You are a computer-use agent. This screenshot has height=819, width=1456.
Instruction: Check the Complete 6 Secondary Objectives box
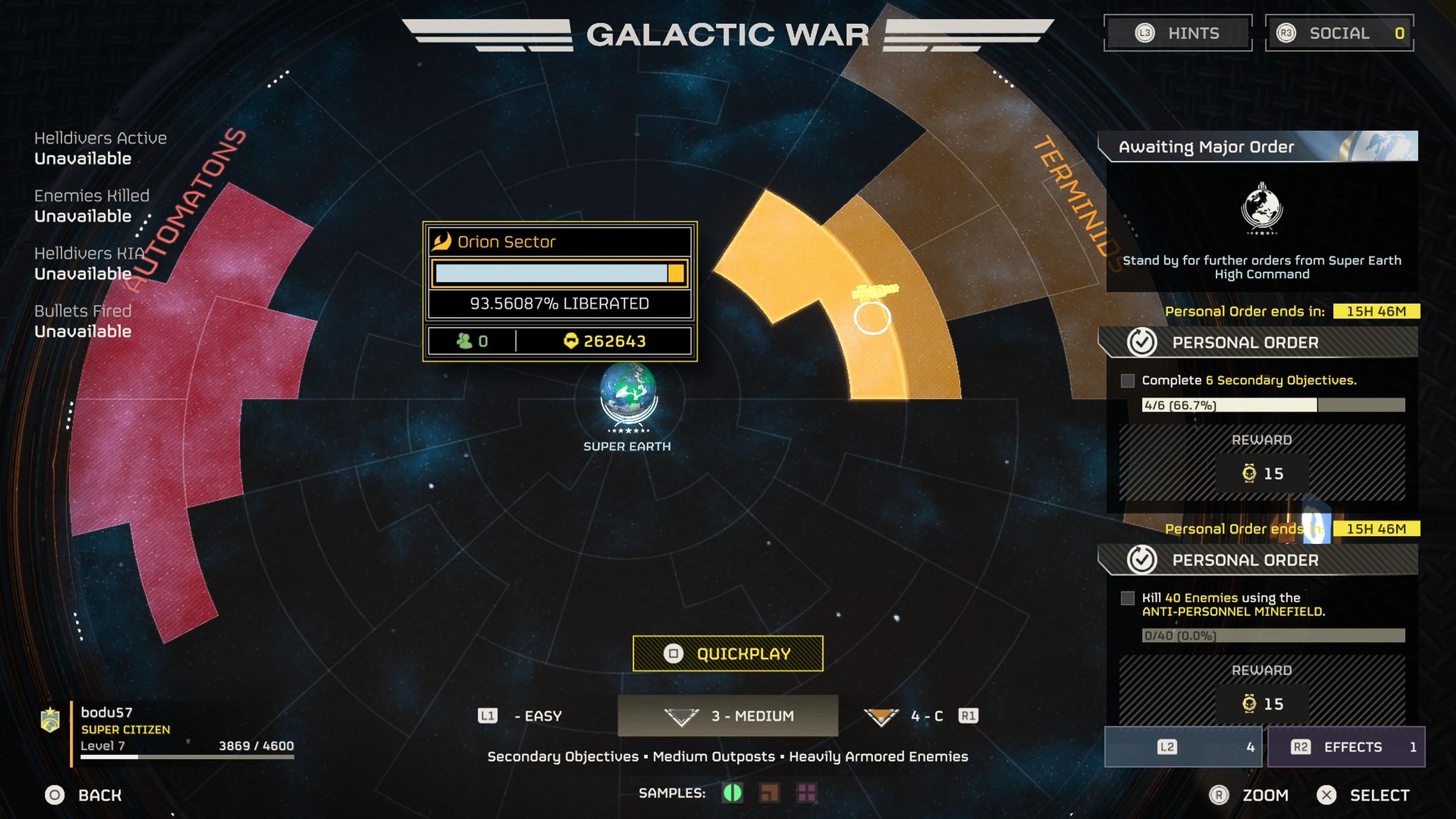coord(1127,381)
